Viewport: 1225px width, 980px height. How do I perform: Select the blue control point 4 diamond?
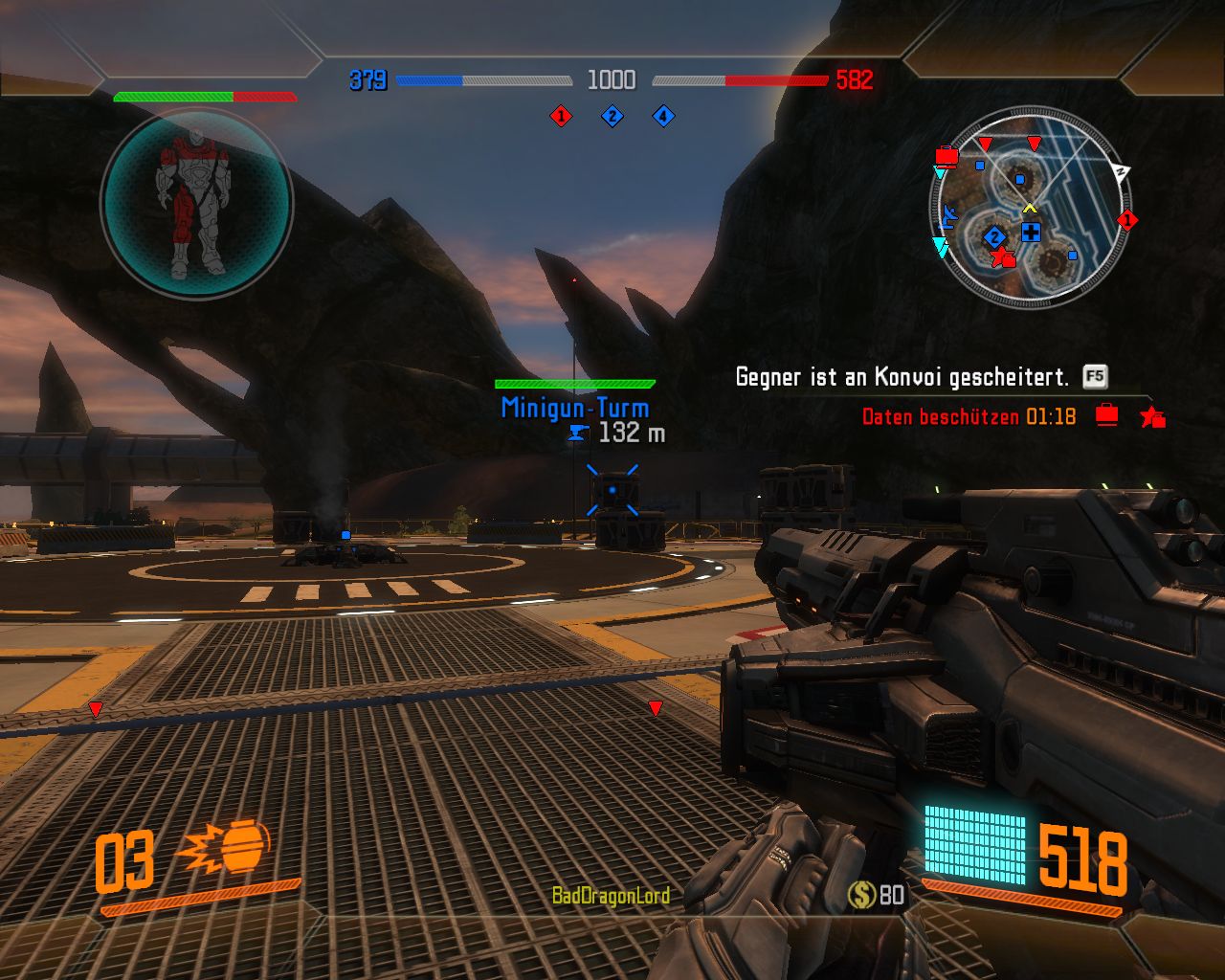pos(663,116)
